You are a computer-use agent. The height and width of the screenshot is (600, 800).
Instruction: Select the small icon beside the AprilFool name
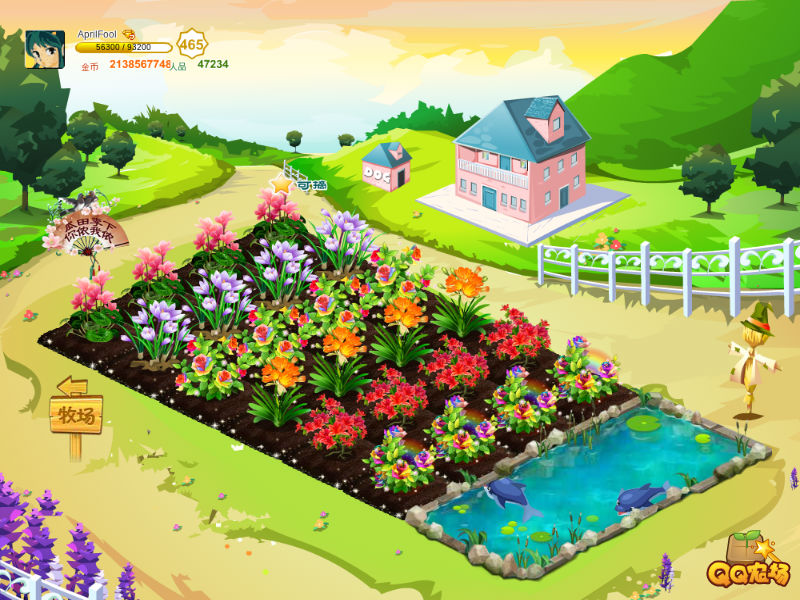128,34
